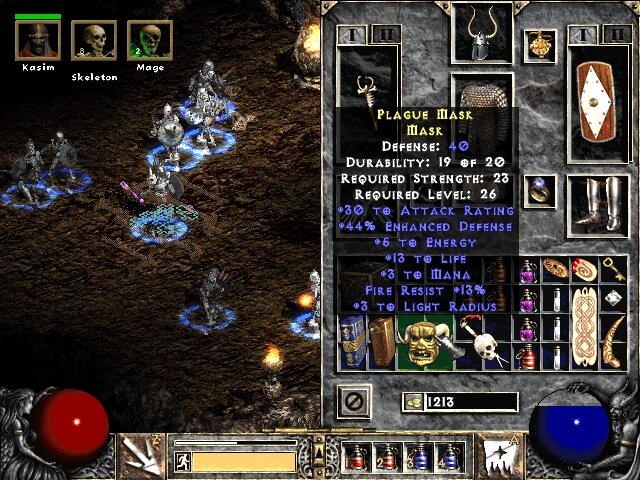Click the equipped ring slot
640x480 pixels.
540,190
